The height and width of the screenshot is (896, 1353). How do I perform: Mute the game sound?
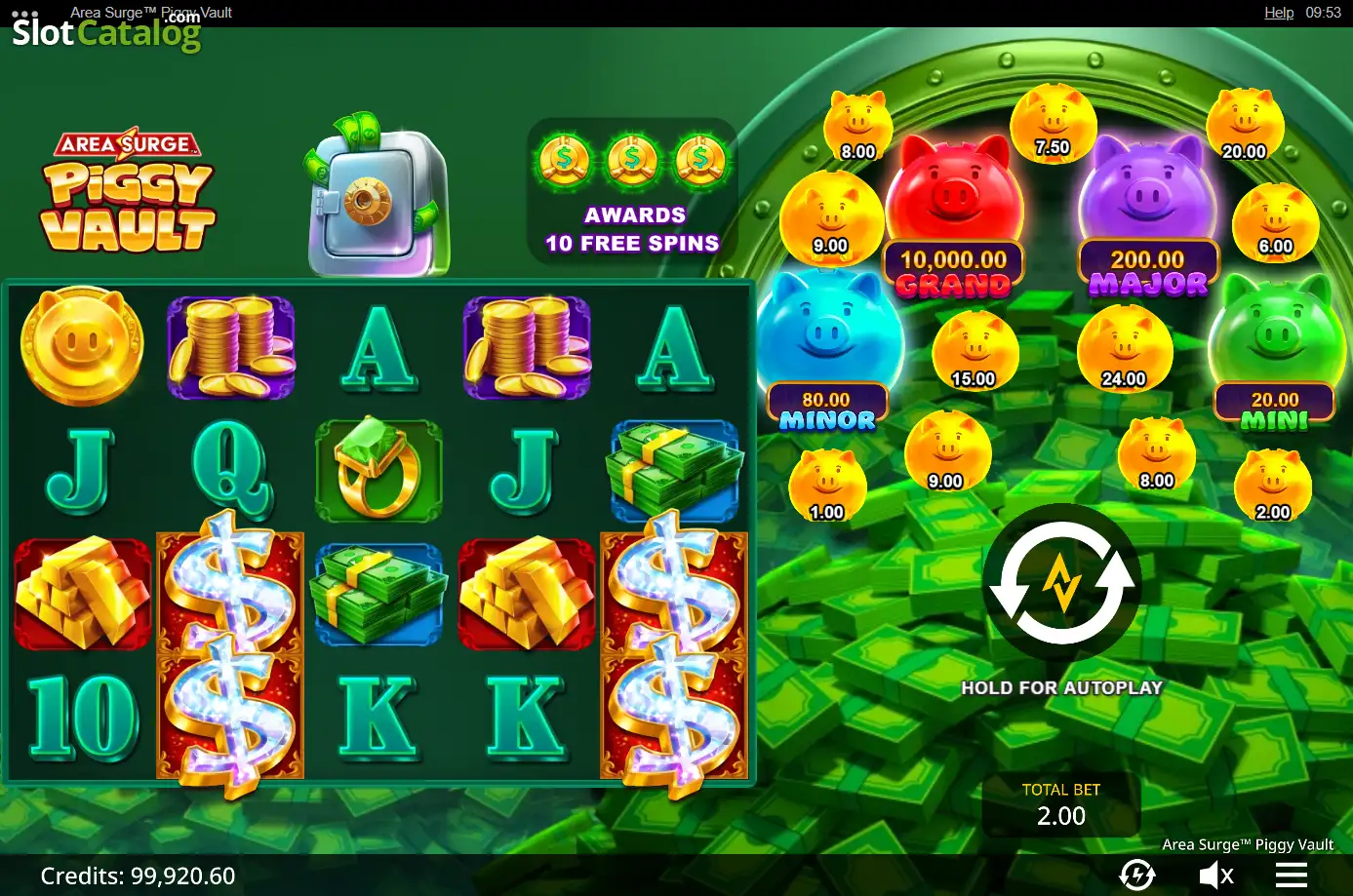pos(1215,875)
